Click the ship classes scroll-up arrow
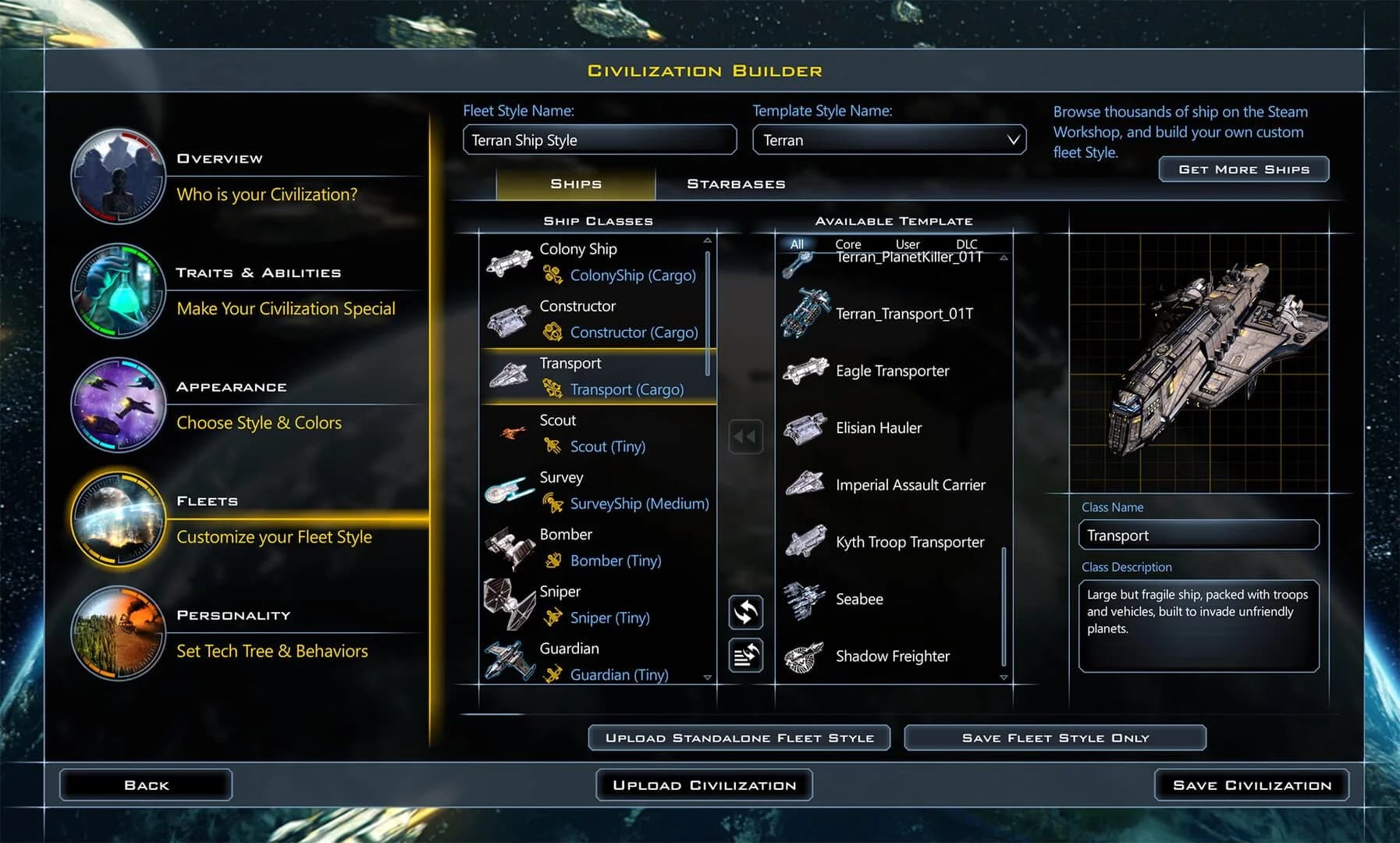Viewport: 1400px width, 843px height. point(708,240)
